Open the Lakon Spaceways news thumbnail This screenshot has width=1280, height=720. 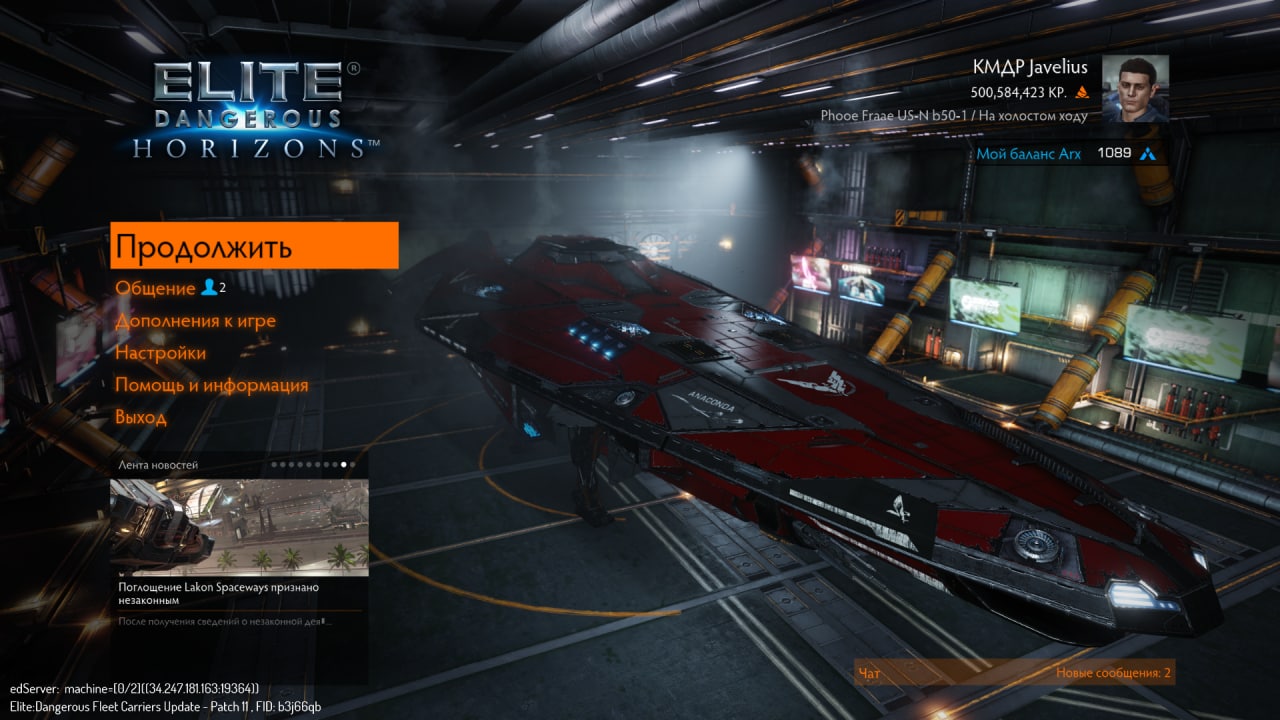[239, 524]
